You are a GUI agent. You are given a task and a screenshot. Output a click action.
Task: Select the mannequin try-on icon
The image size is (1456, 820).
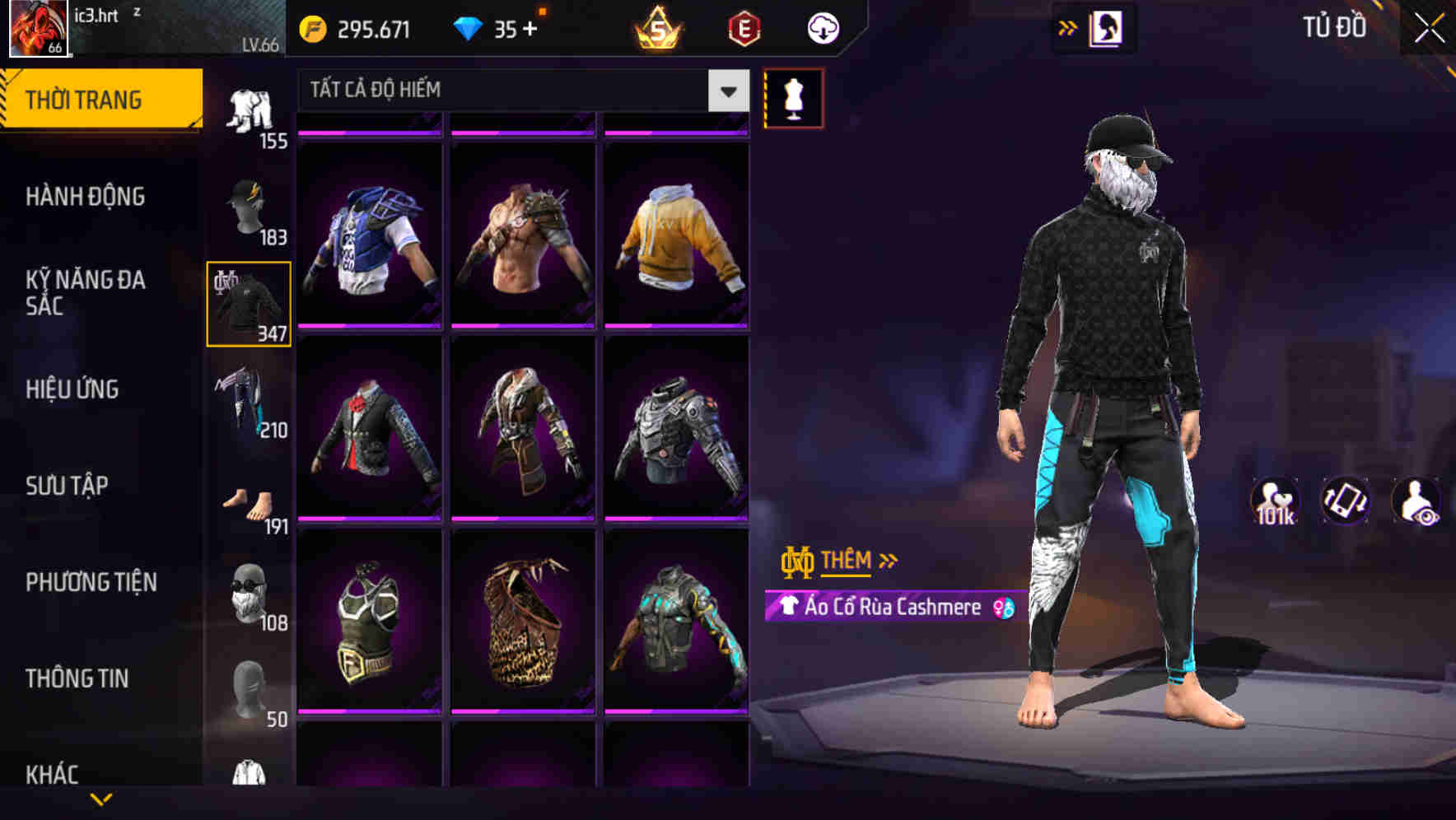pyautogui.click(x=795, y=96)
